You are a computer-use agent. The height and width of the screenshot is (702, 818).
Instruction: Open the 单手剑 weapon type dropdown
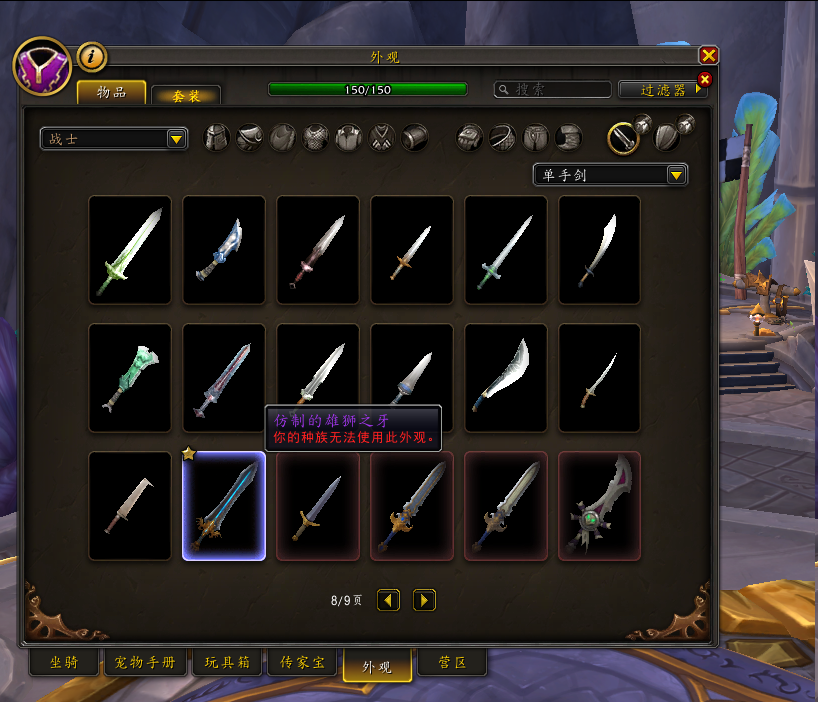(610, 175)
